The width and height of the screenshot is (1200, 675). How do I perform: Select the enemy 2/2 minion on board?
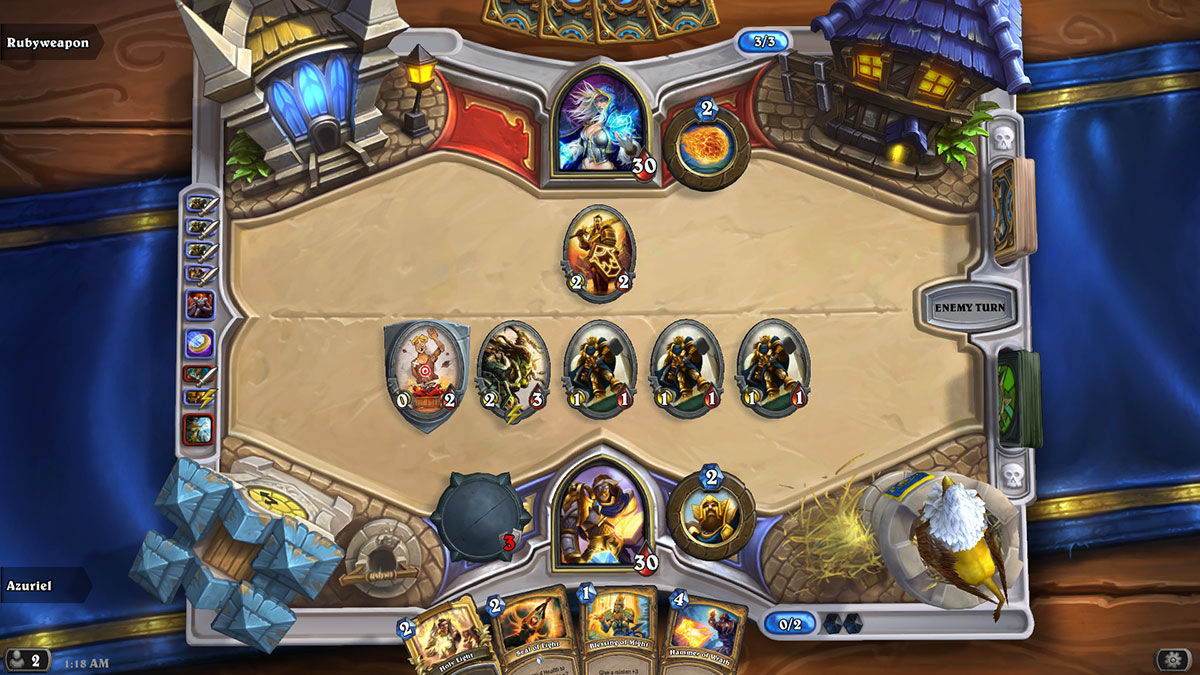tap(598, 252)
